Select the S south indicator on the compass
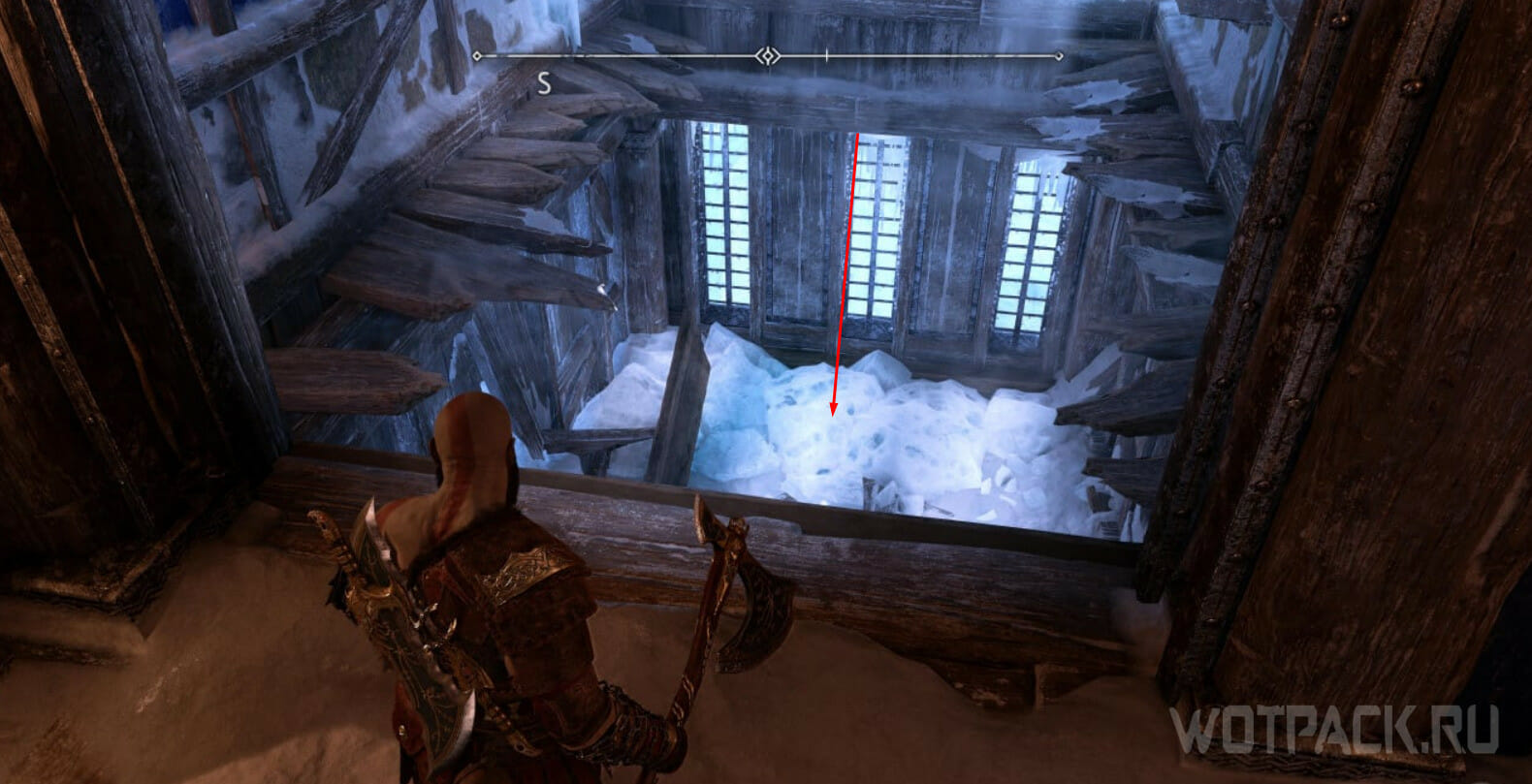 coord(545,84)
